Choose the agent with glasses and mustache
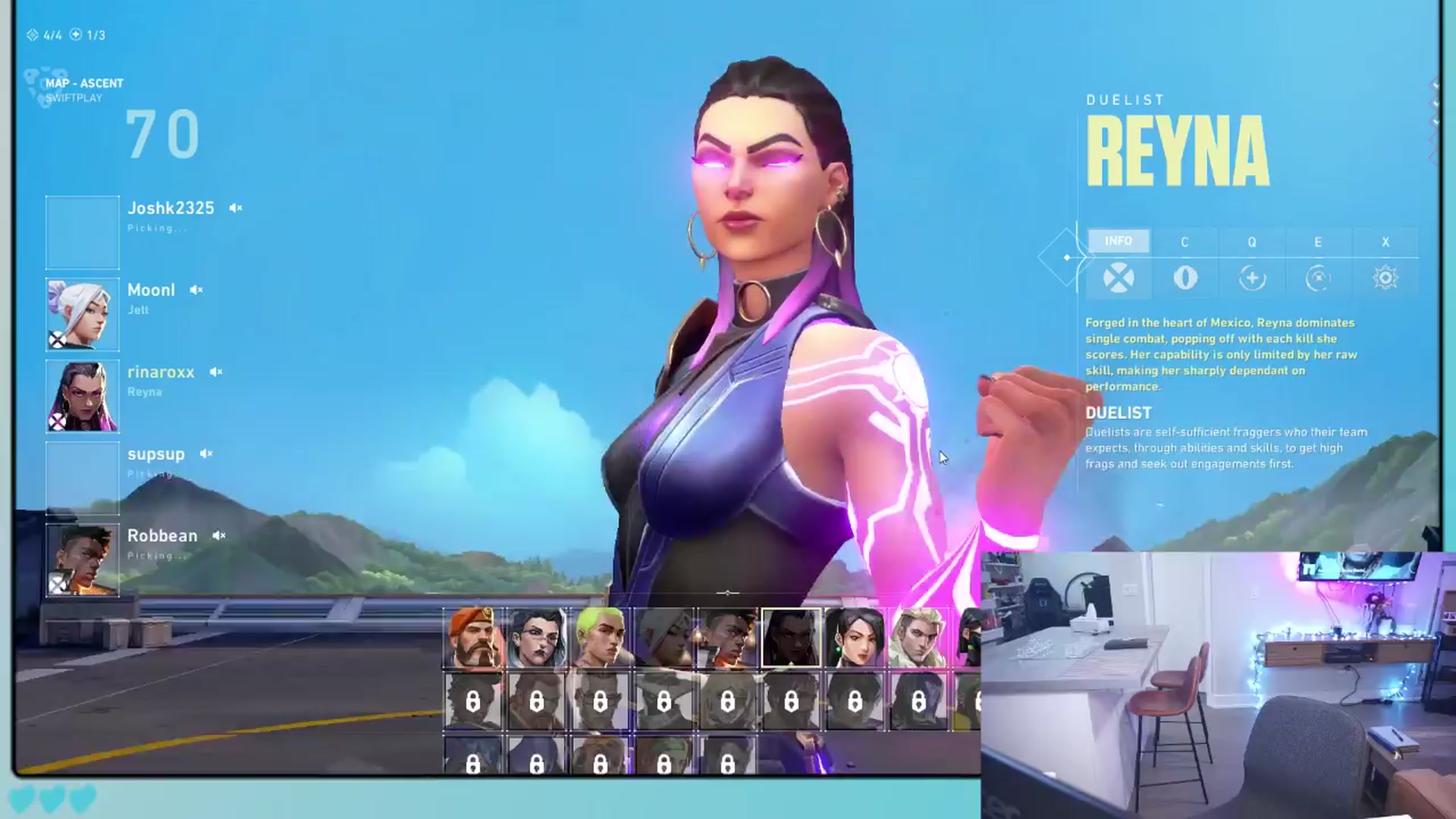The height and width of the screenshot is (819, 1456). point(537,638)
